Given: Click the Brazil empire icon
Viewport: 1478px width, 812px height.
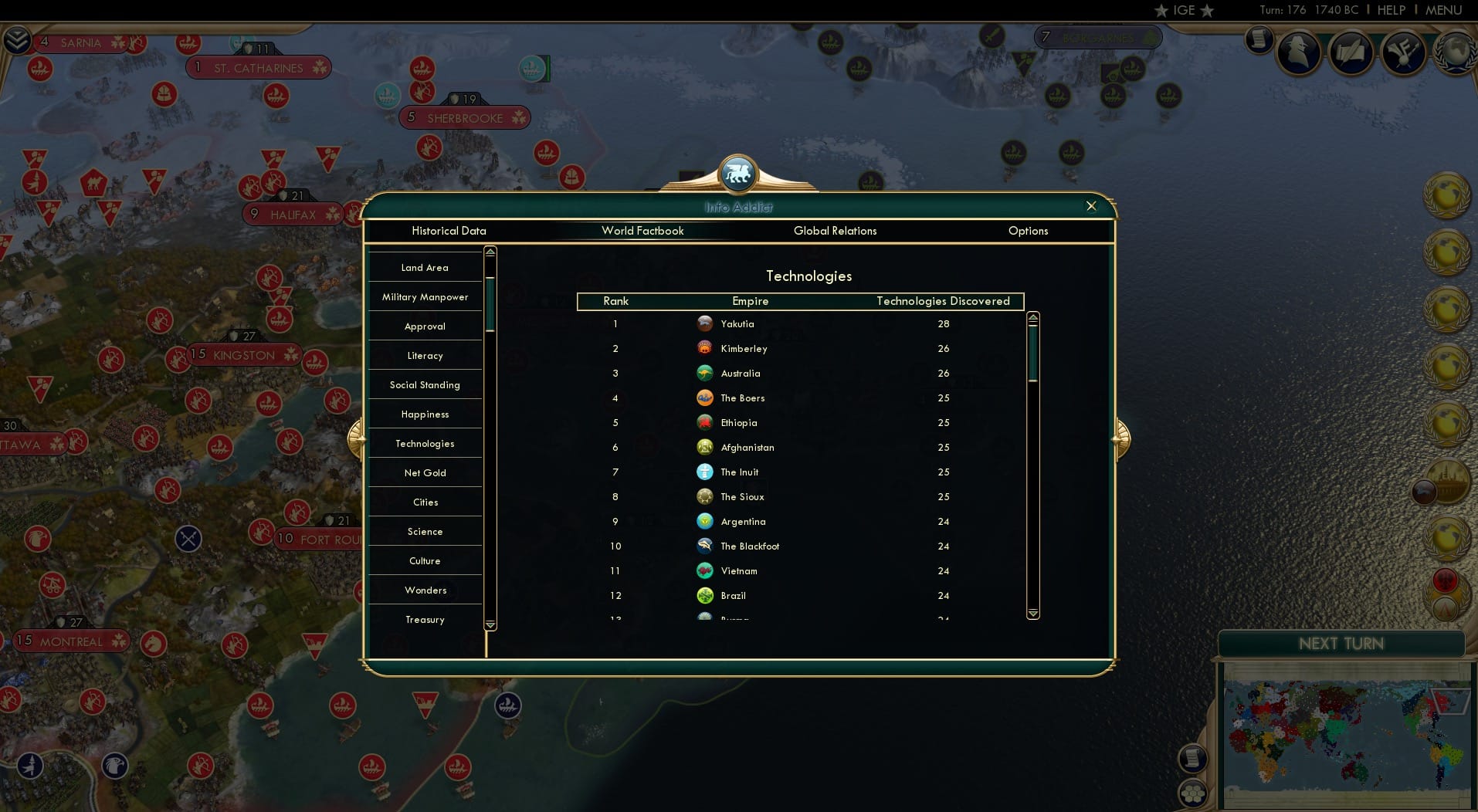Looking at the screenshot, I should (x=705, y=595).
